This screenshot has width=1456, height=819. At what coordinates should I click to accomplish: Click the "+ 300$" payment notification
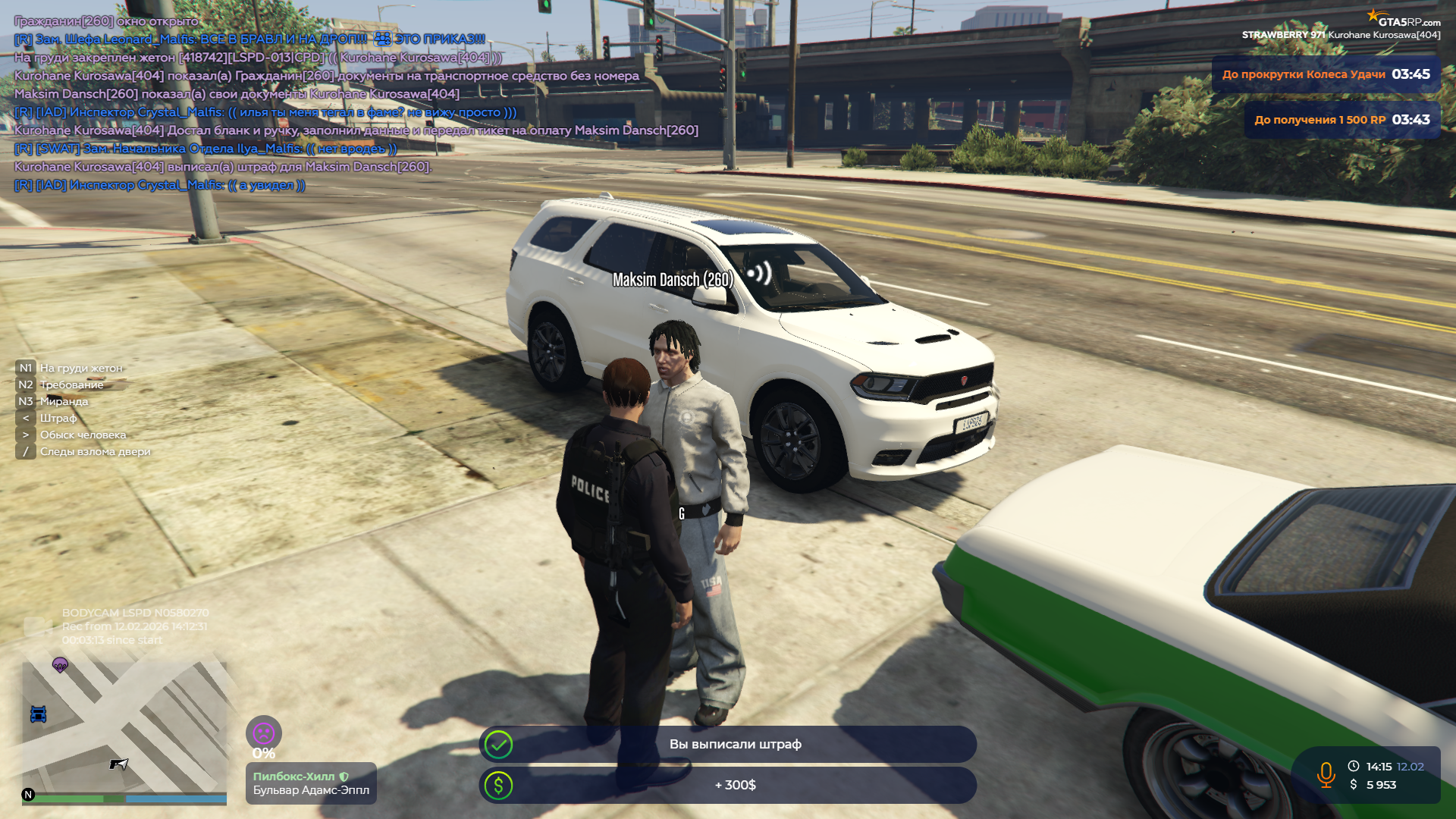(x=728, y=786)
